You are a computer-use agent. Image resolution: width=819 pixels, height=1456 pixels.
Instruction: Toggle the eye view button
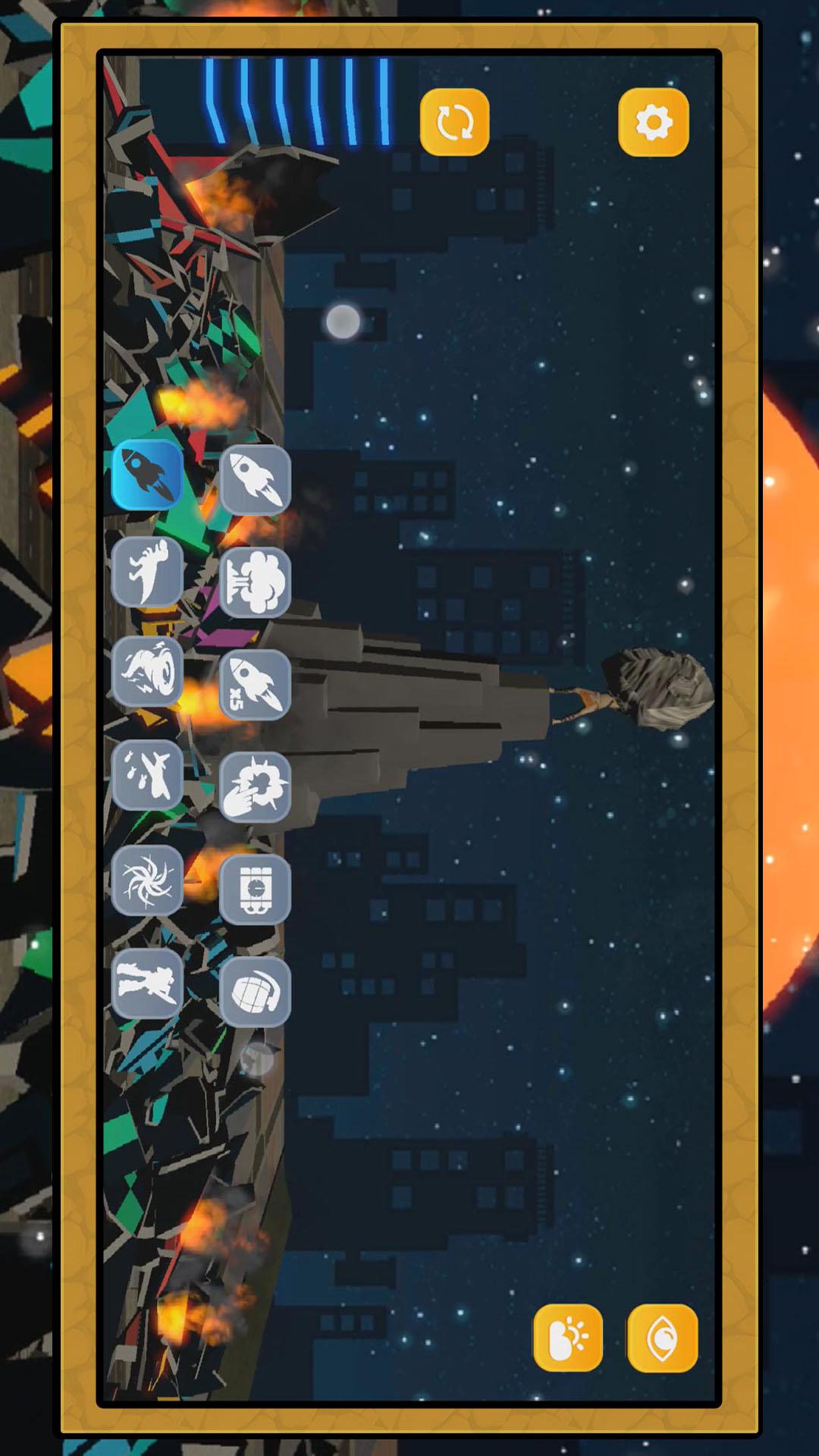click(x=662, y=1338)
